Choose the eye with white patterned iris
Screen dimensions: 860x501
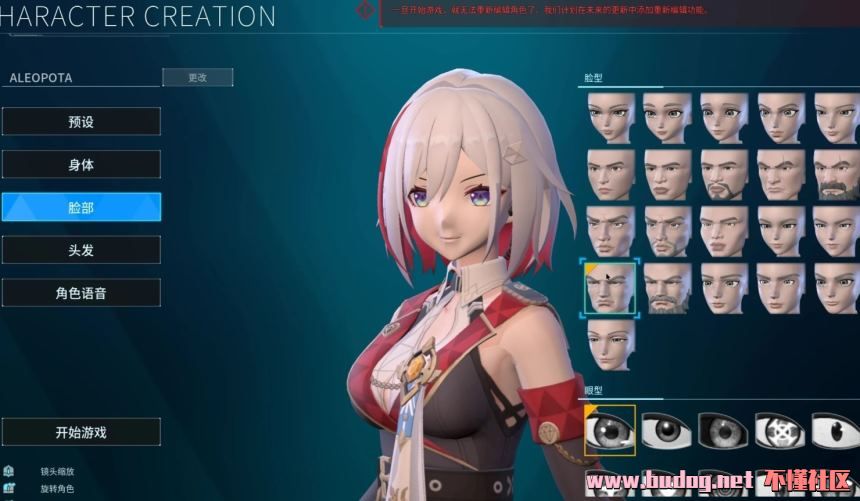(x=781, y=430)
